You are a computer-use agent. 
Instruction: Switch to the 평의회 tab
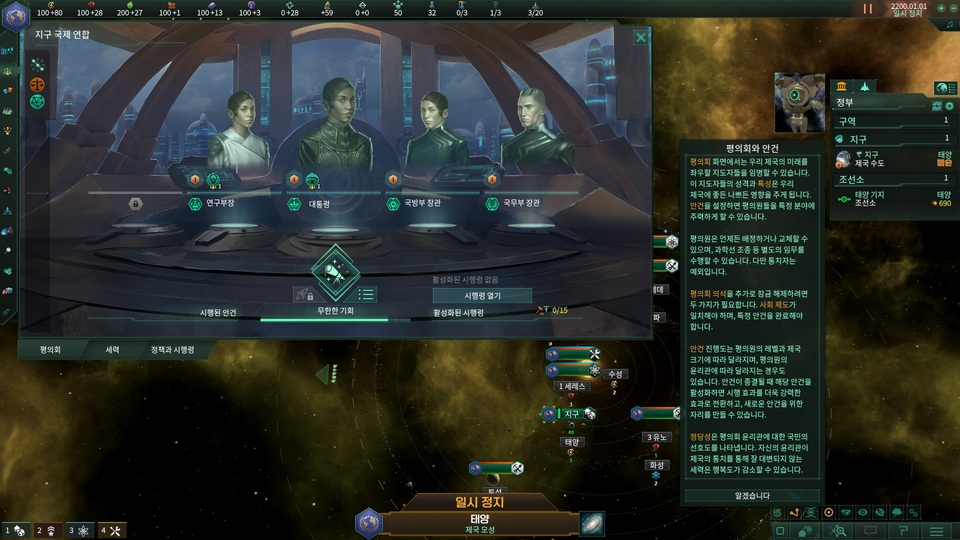pyautogui.click(x=50, y=351)
